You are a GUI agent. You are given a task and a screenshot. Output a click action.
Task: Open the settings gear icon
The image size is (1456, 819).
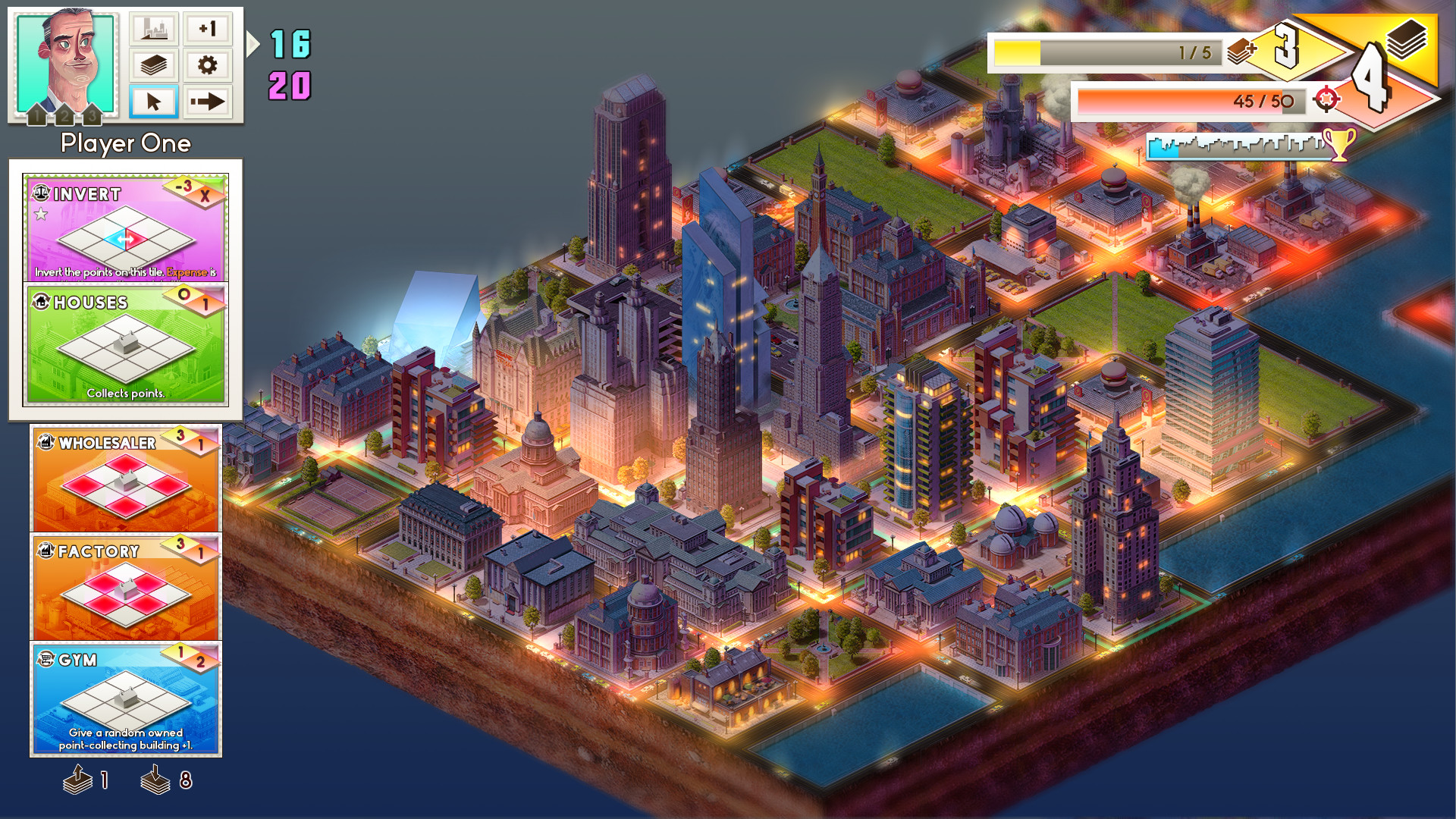click(x=208, y=65)
